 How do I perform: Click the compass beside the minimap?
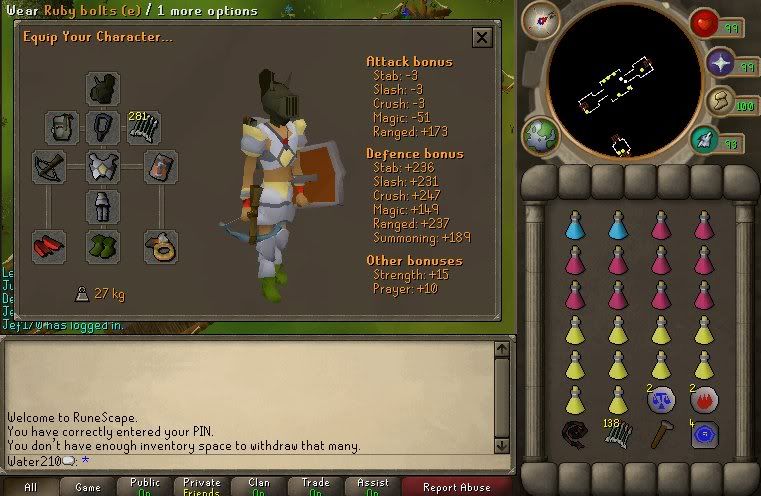[548, 19]
